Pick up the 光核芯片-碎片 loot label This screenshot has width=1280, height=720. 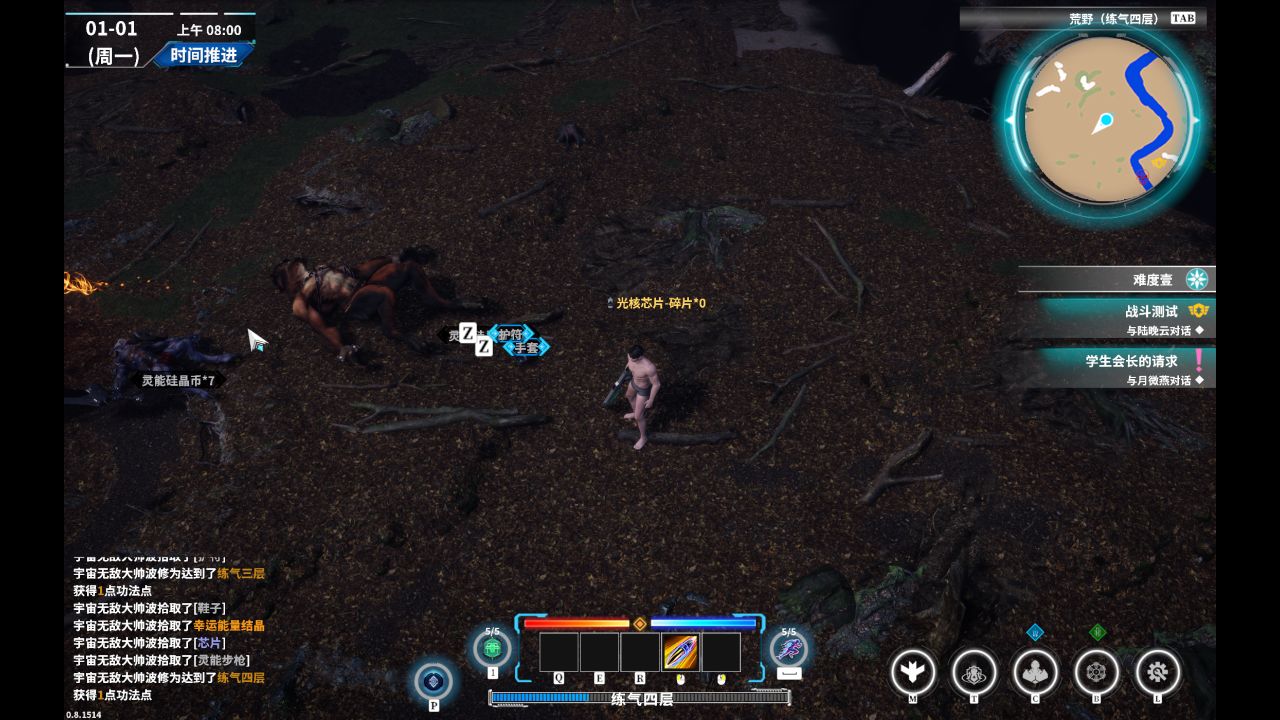tap(660, 303)
